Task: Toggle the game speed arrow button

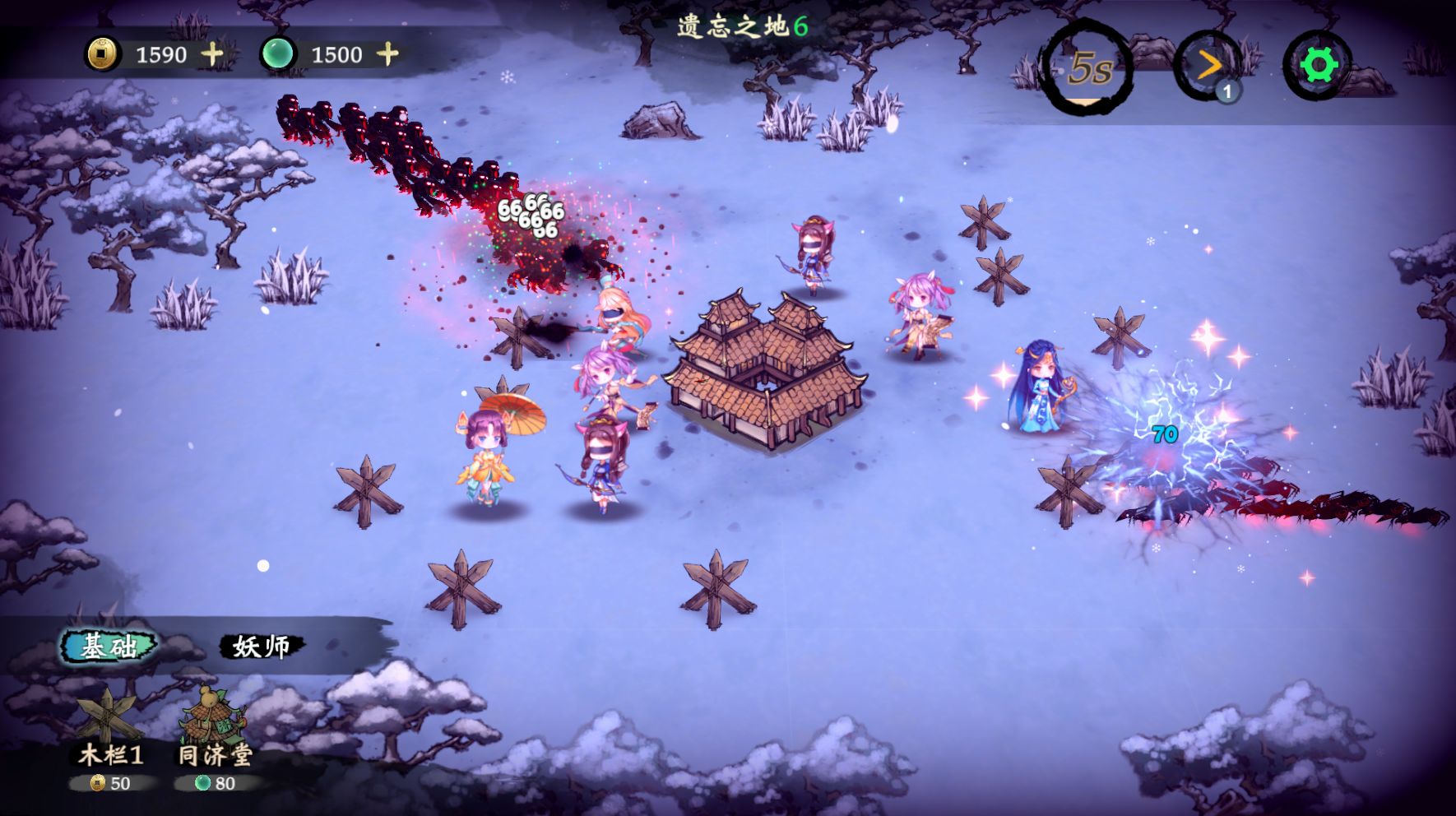Action: [1208, 66]
